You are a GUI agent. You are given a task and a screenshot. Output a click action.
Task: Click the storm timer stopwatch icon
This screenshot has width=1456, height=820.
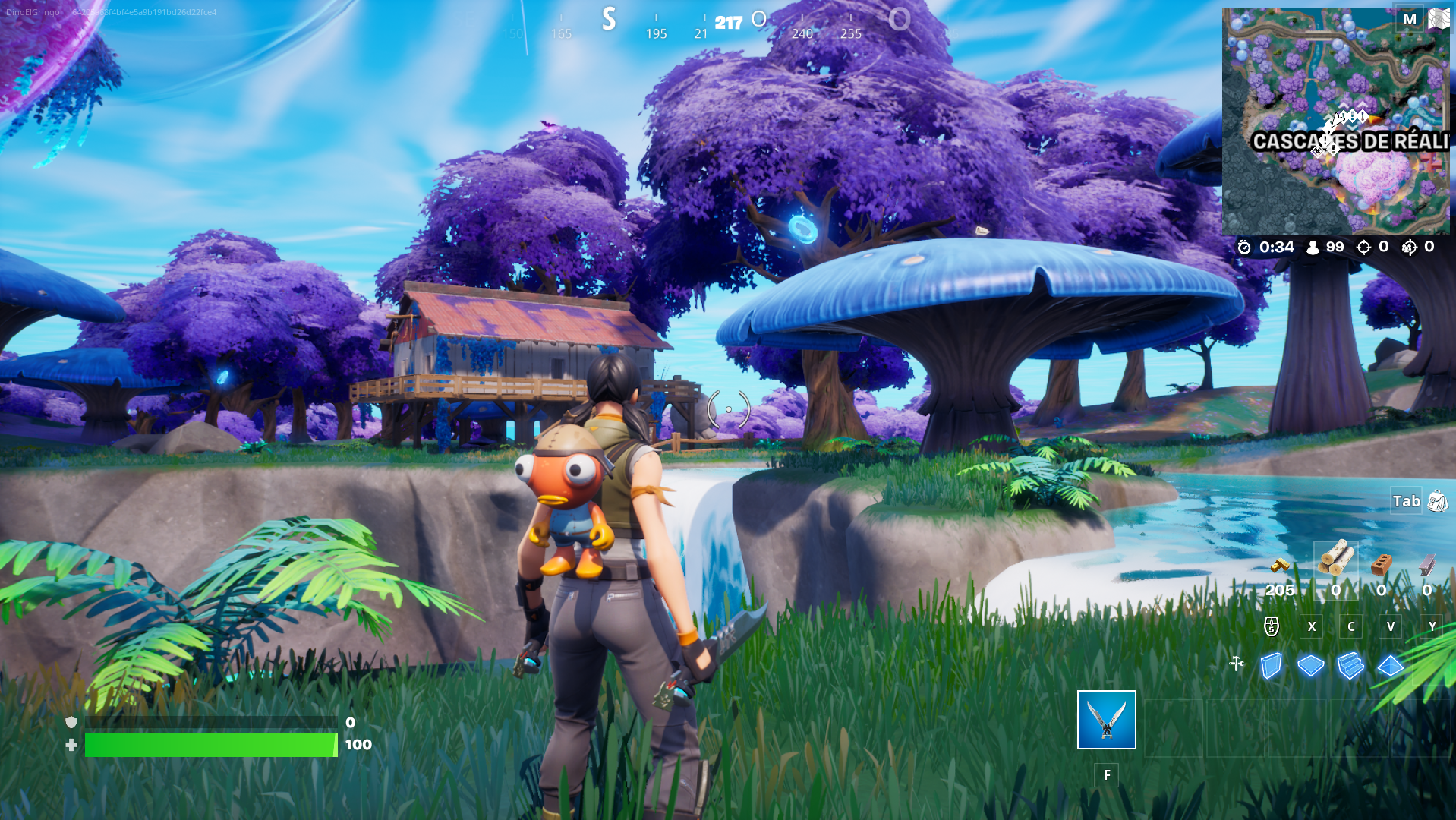point(1244,247)
